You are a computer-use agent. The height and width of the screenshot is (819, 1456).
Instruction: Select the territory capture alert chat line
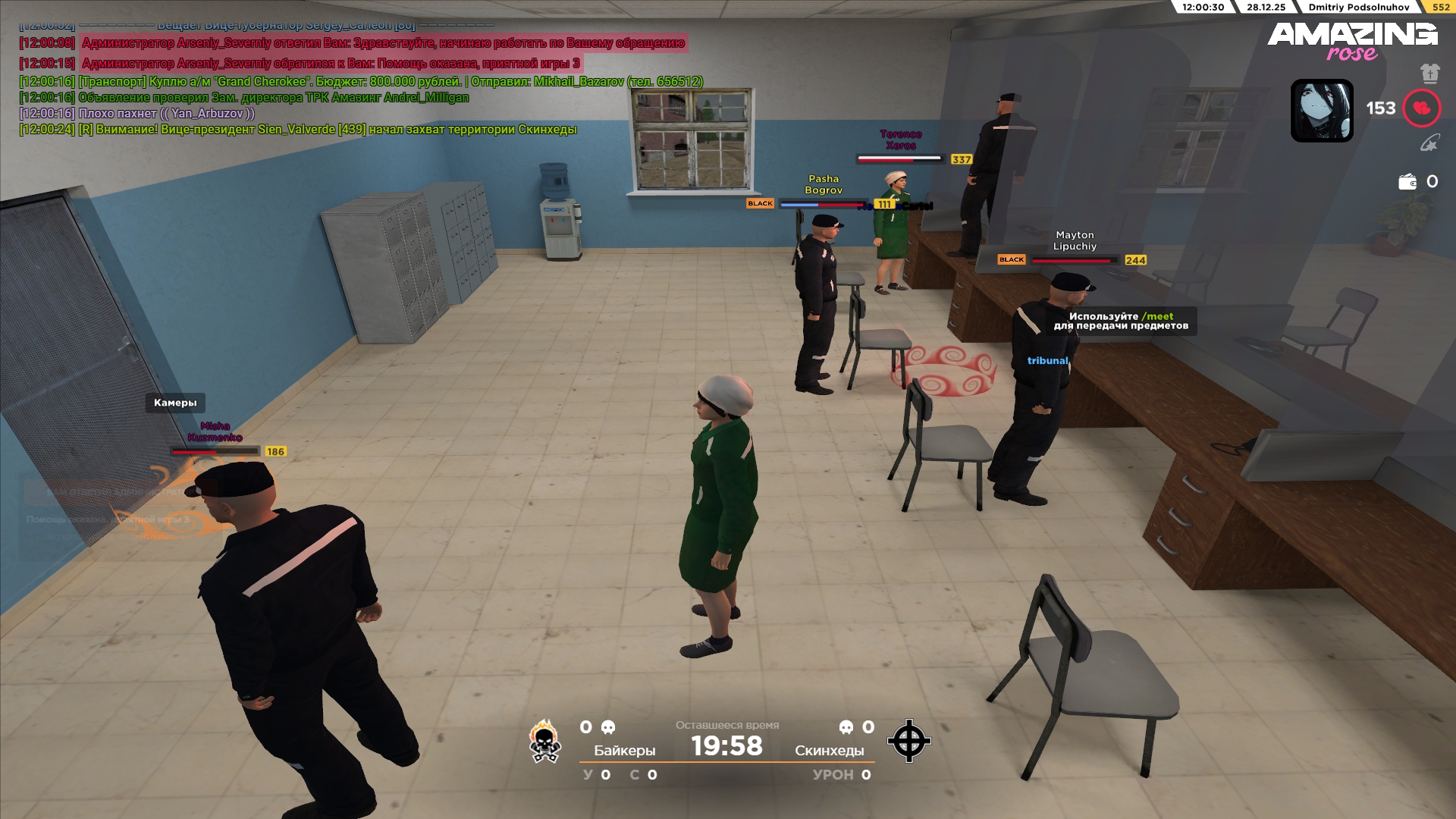click(298, 130)
